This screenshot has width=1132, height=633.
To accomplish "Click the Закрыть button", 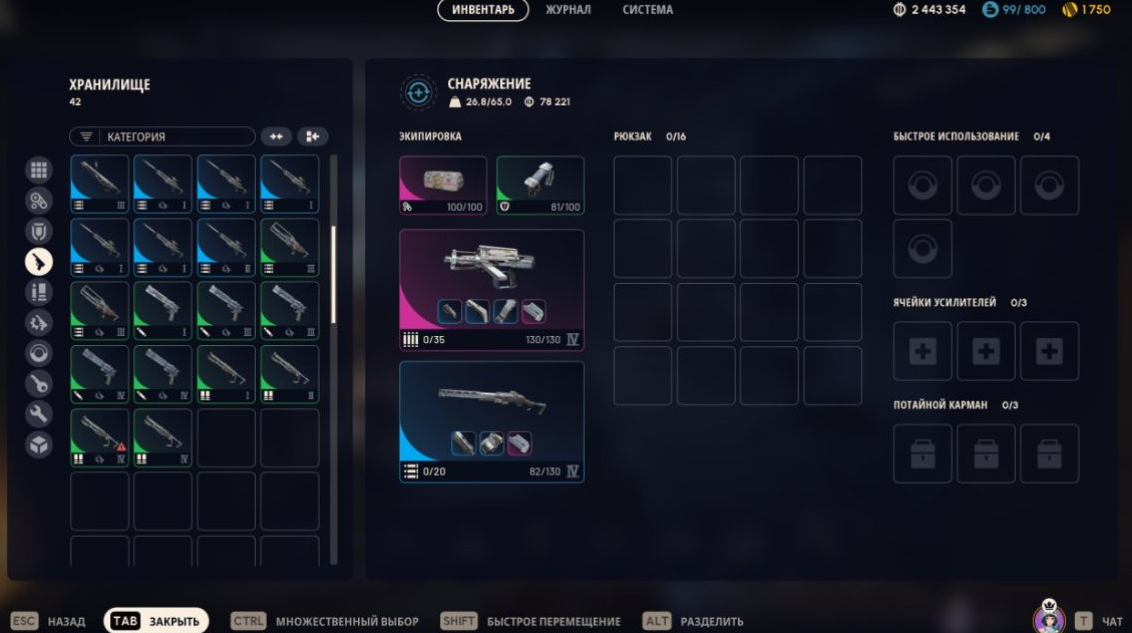I will [x=156, y=621].
